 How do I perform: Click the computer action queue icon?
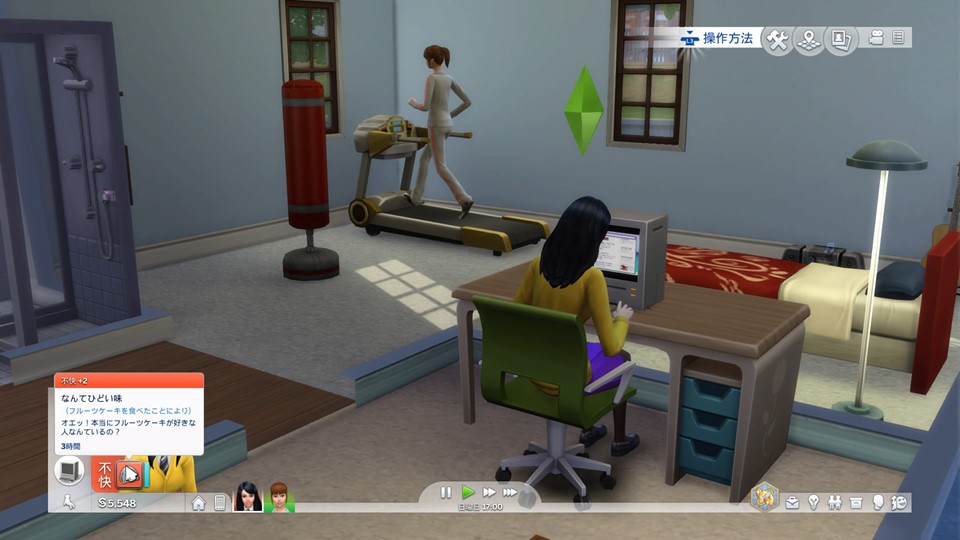(x=70, y=470)
